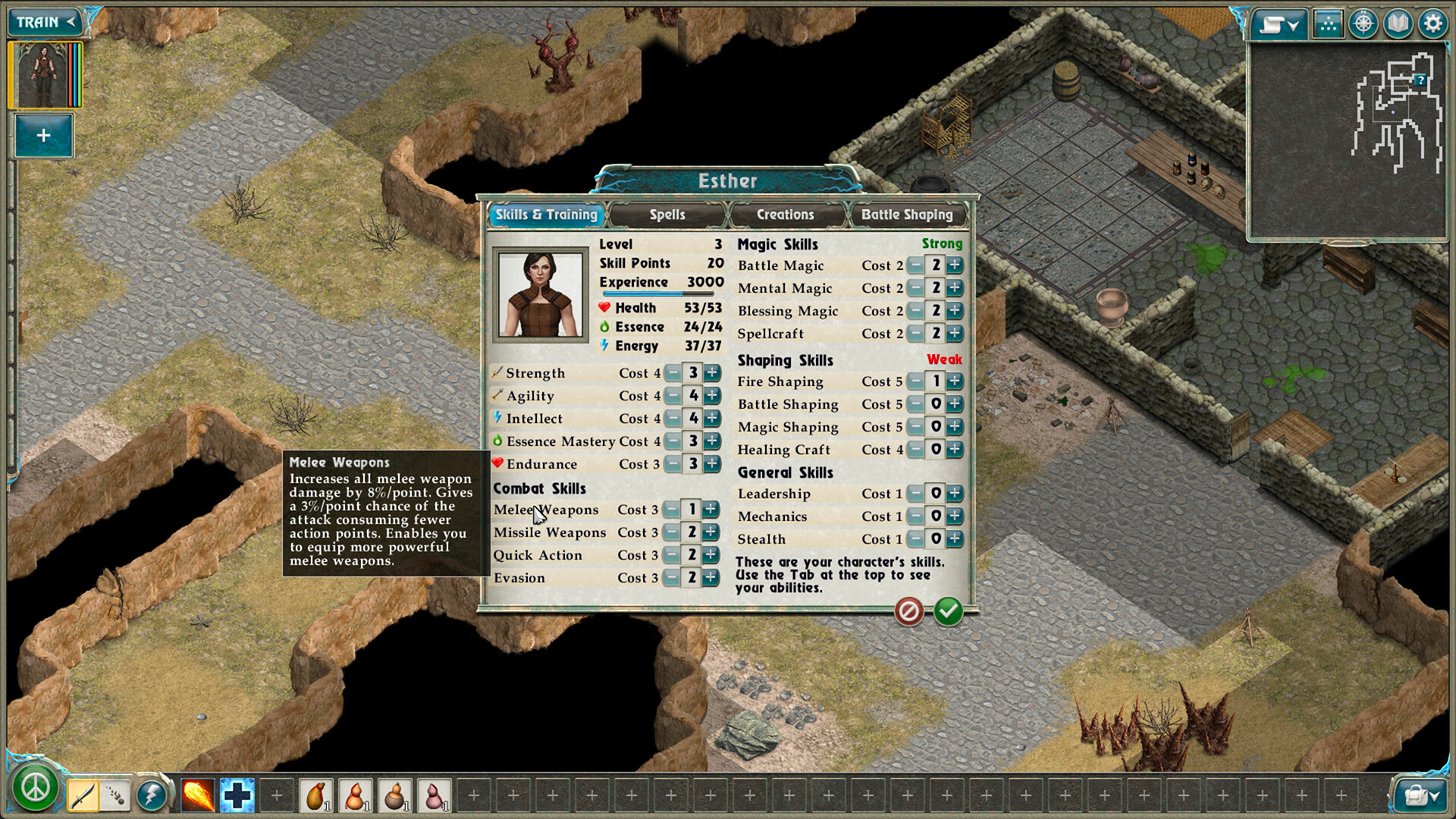Viewport: 1456px width, 819px height.
Task: Switch to the Spells tab
Action: 667,215
